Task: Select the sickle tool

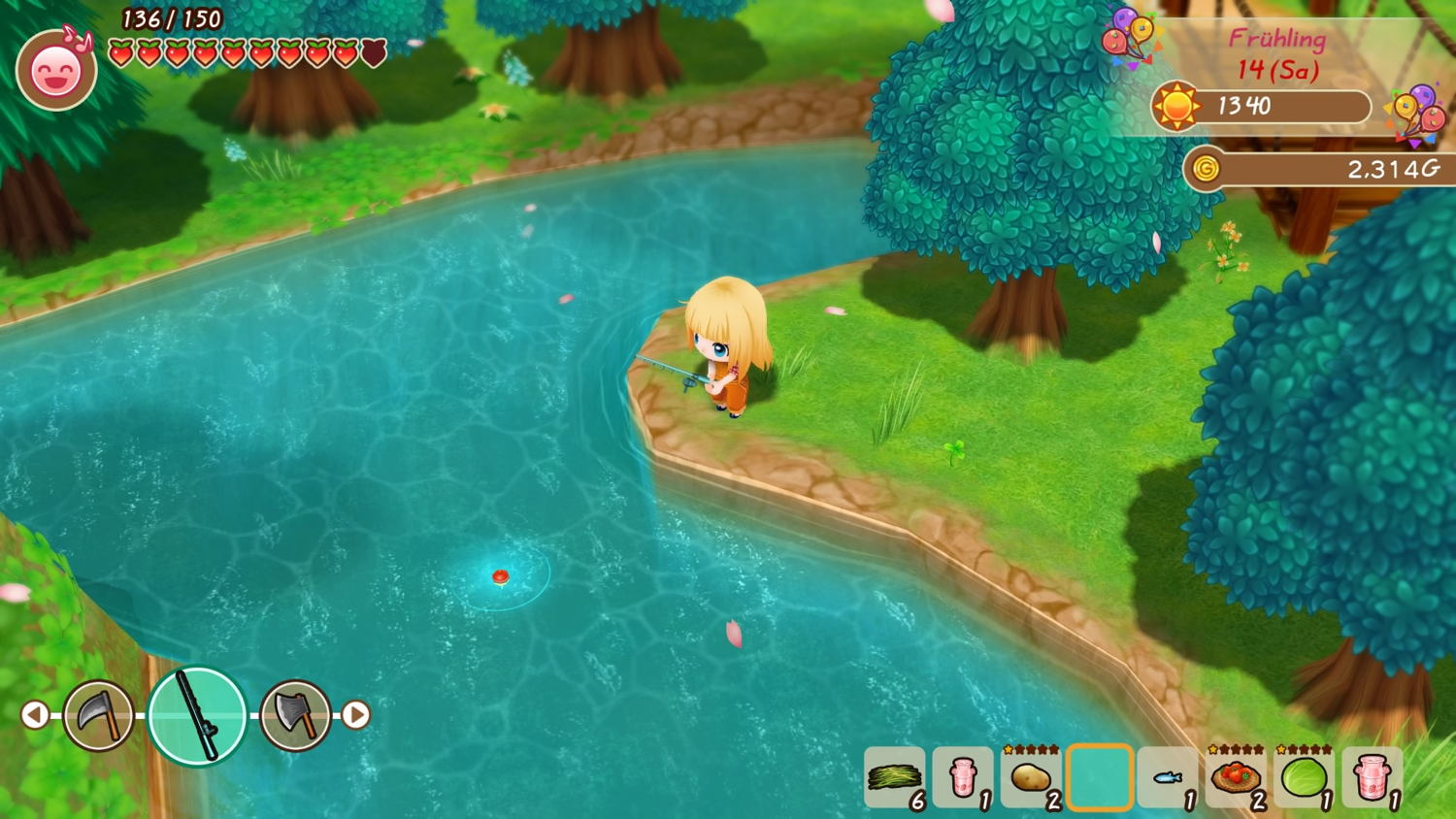Action: [x=98, y=715]
